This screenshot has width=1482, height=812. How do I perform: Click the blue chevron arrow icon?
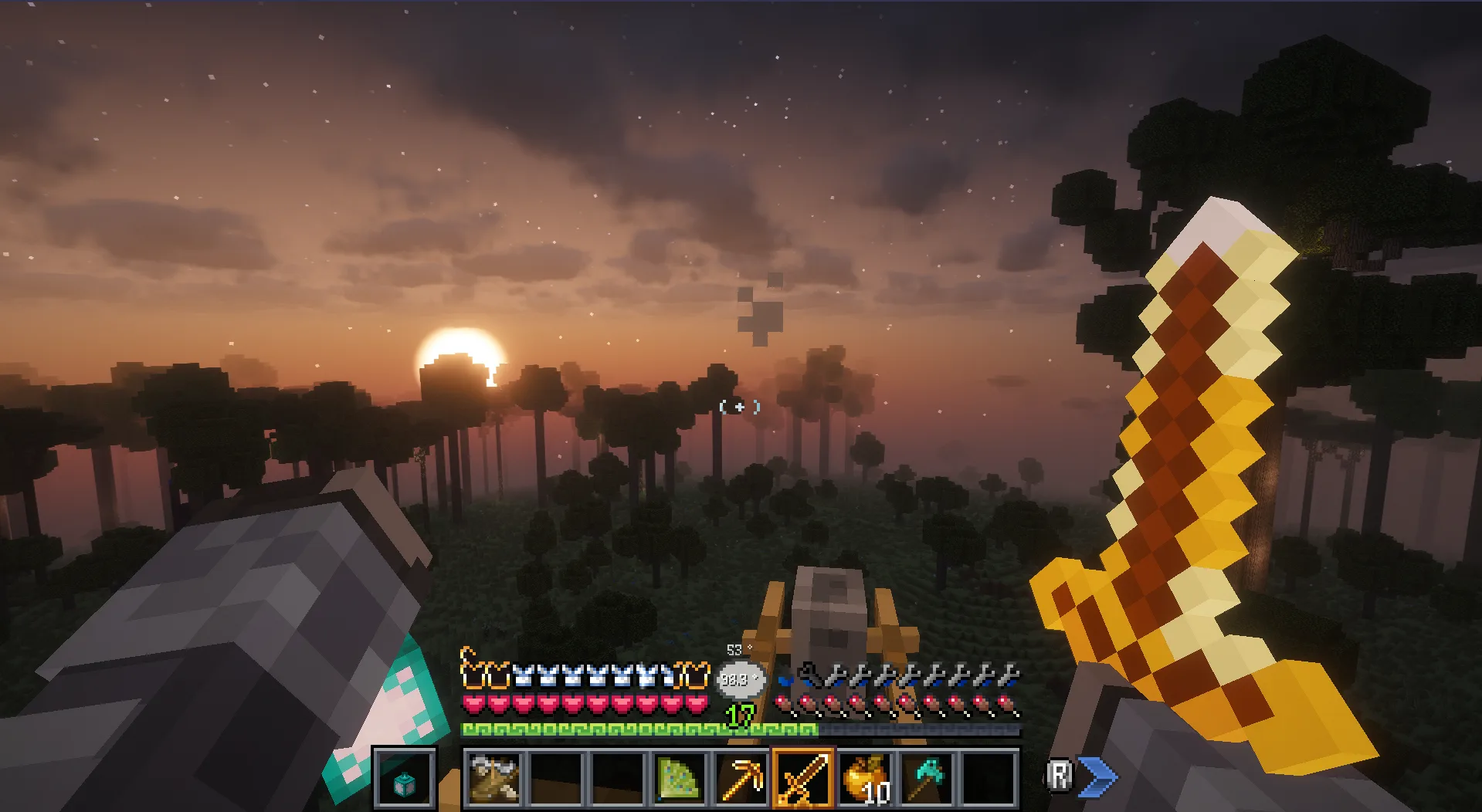point(1098,776)
